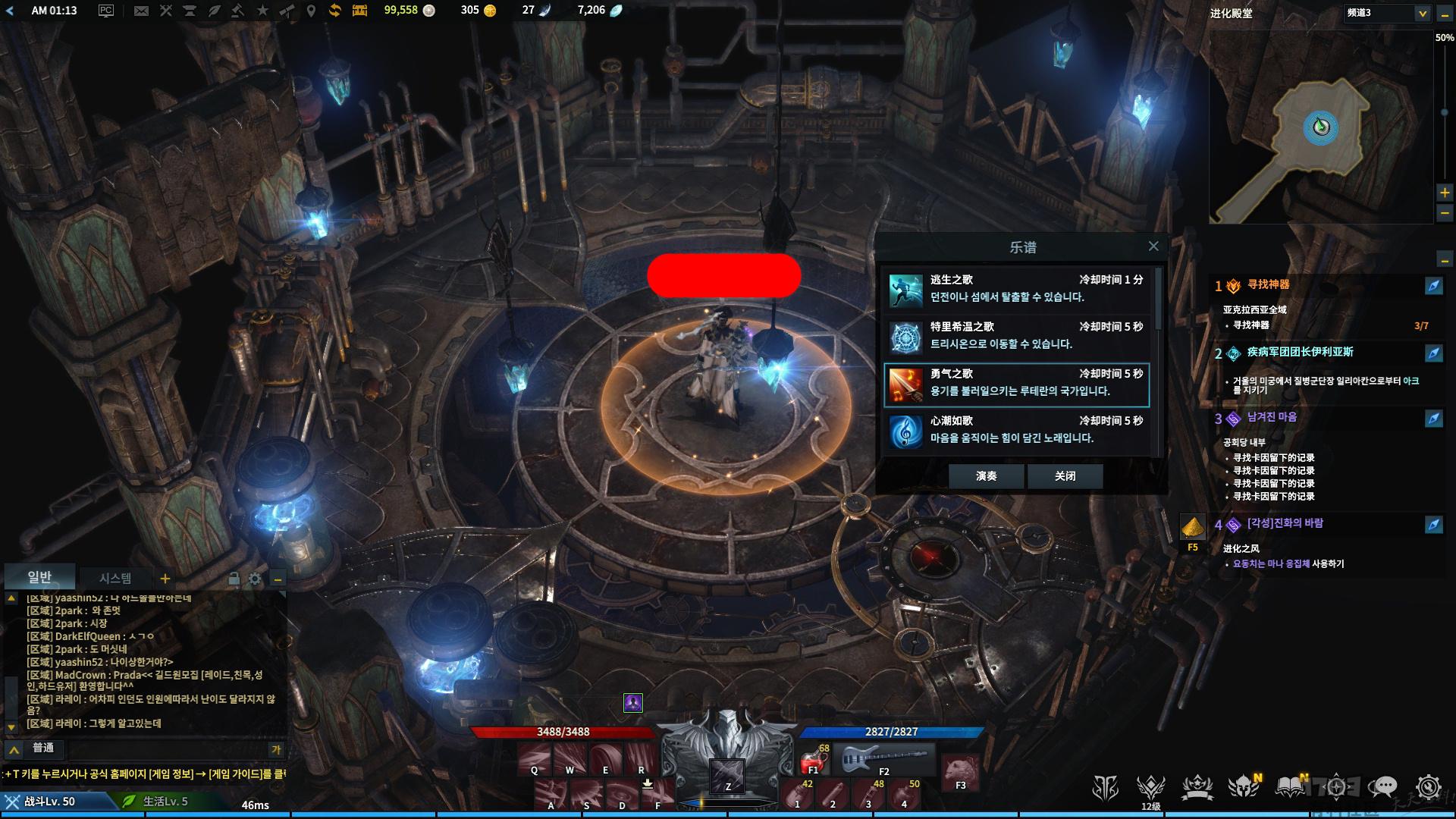Close the 乐谱 sheet music window
This screenshot has width=1456, height=819.
[1153, 246]
